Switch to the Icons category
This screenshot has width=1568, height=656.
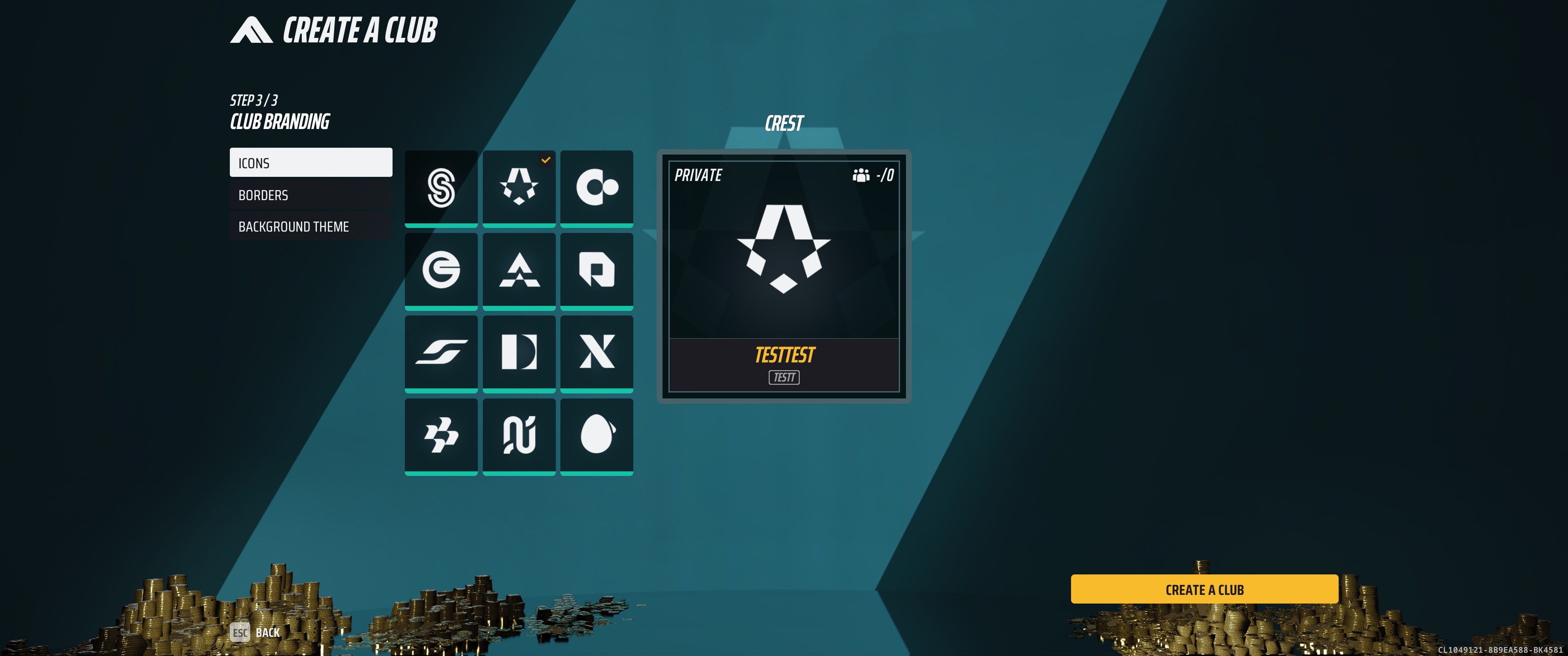[x=310, y=162]
